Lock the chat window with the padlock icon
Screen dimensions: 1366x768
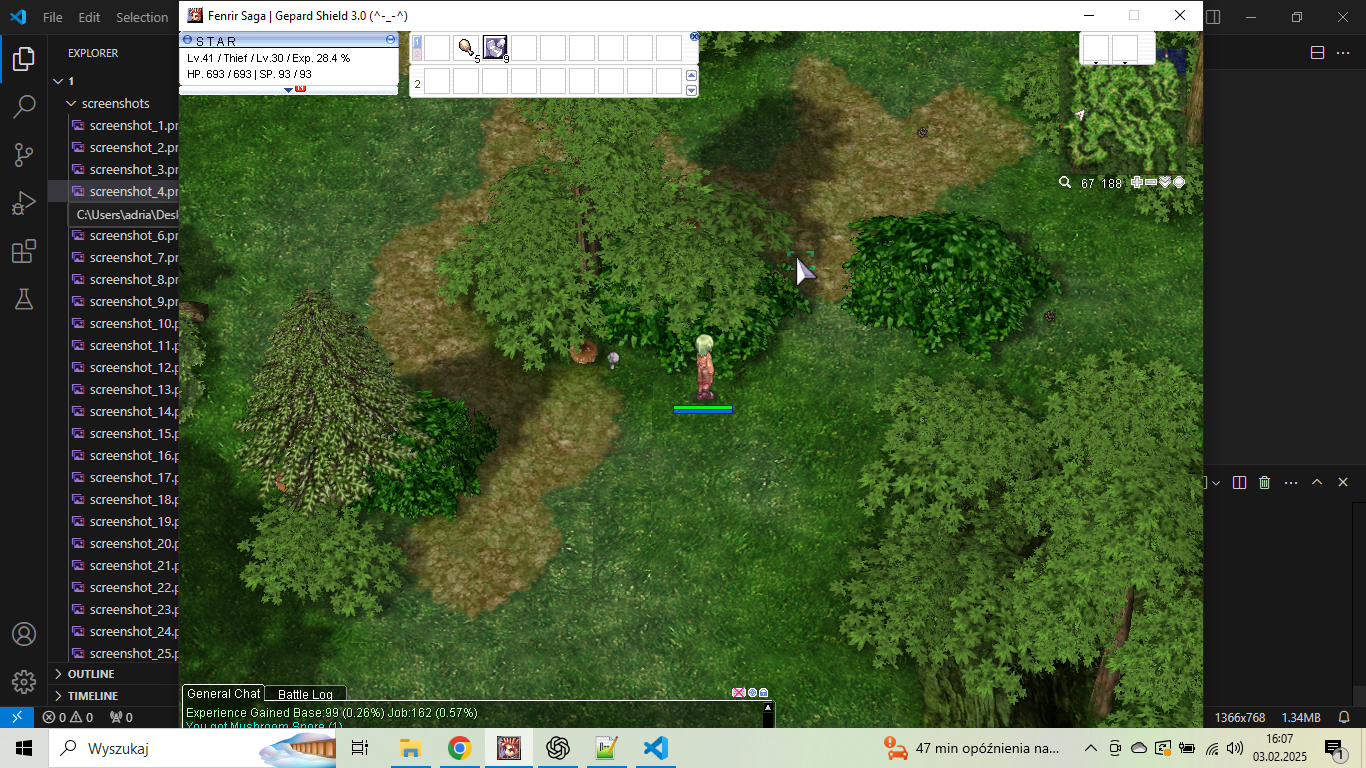763,692
